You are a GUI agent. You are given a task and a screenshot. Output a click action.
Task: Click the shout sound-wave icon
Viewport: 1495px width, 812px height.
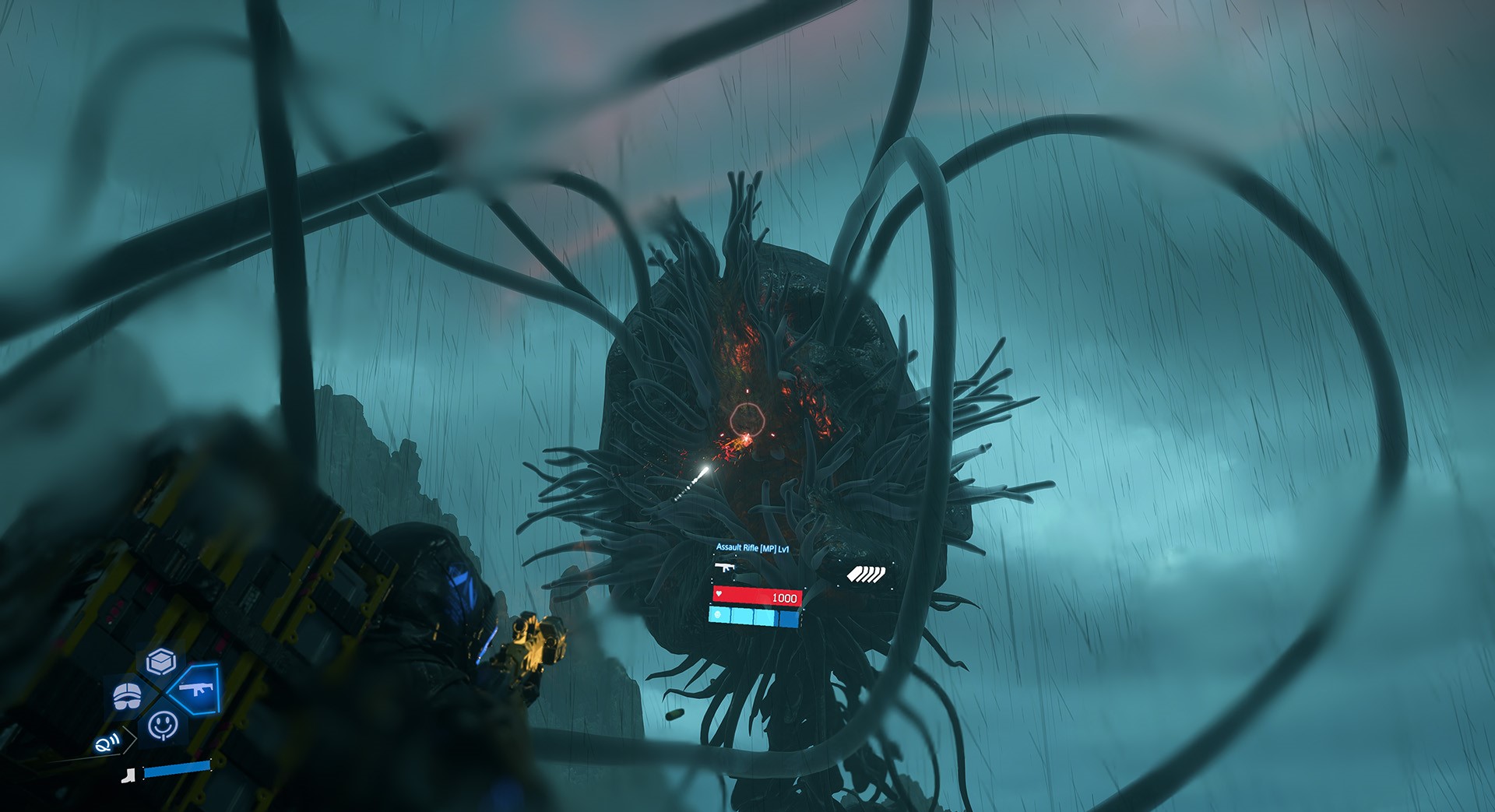coord(105,743)
